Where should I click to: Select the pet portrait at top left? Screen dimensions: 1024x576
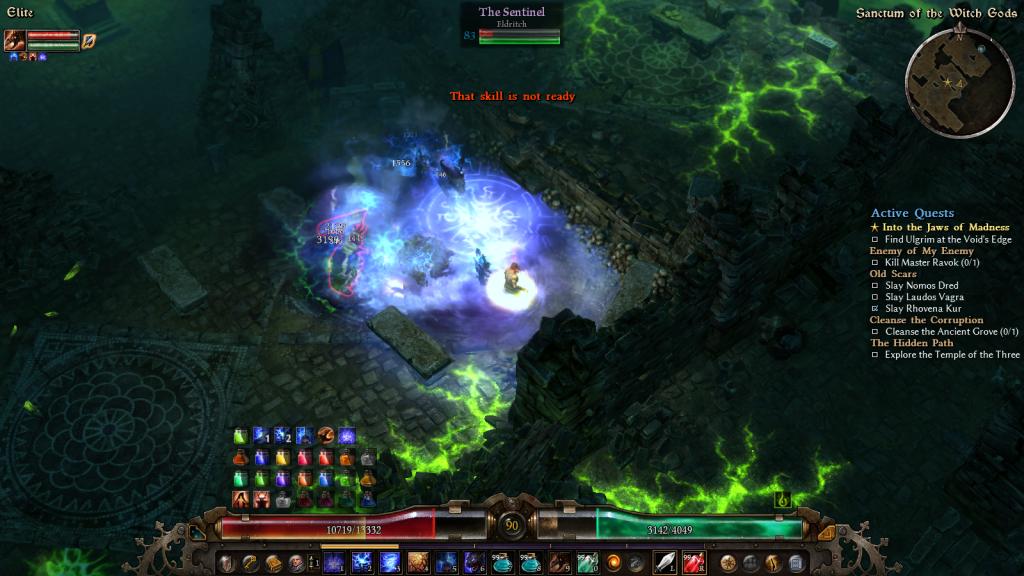[15, 41]
